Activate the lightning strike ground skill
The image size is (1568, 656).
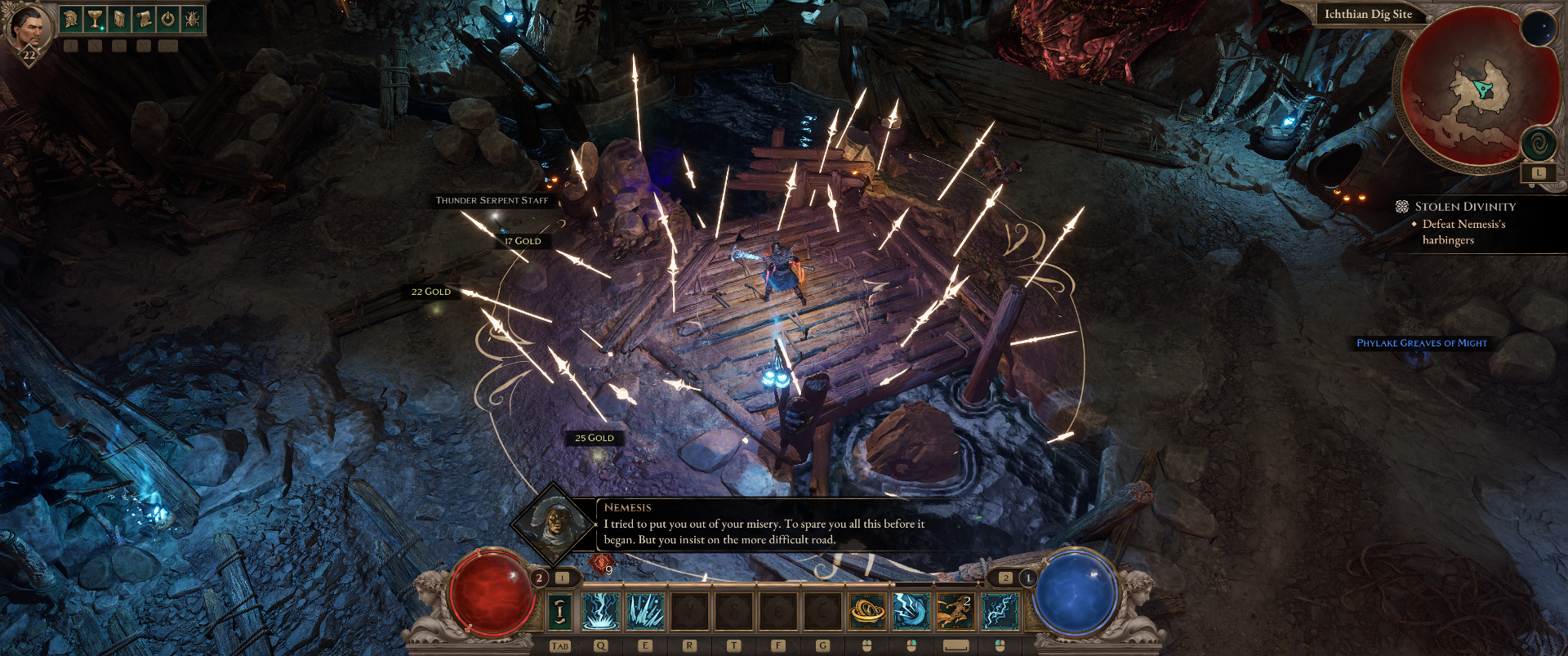pos(601,611)
